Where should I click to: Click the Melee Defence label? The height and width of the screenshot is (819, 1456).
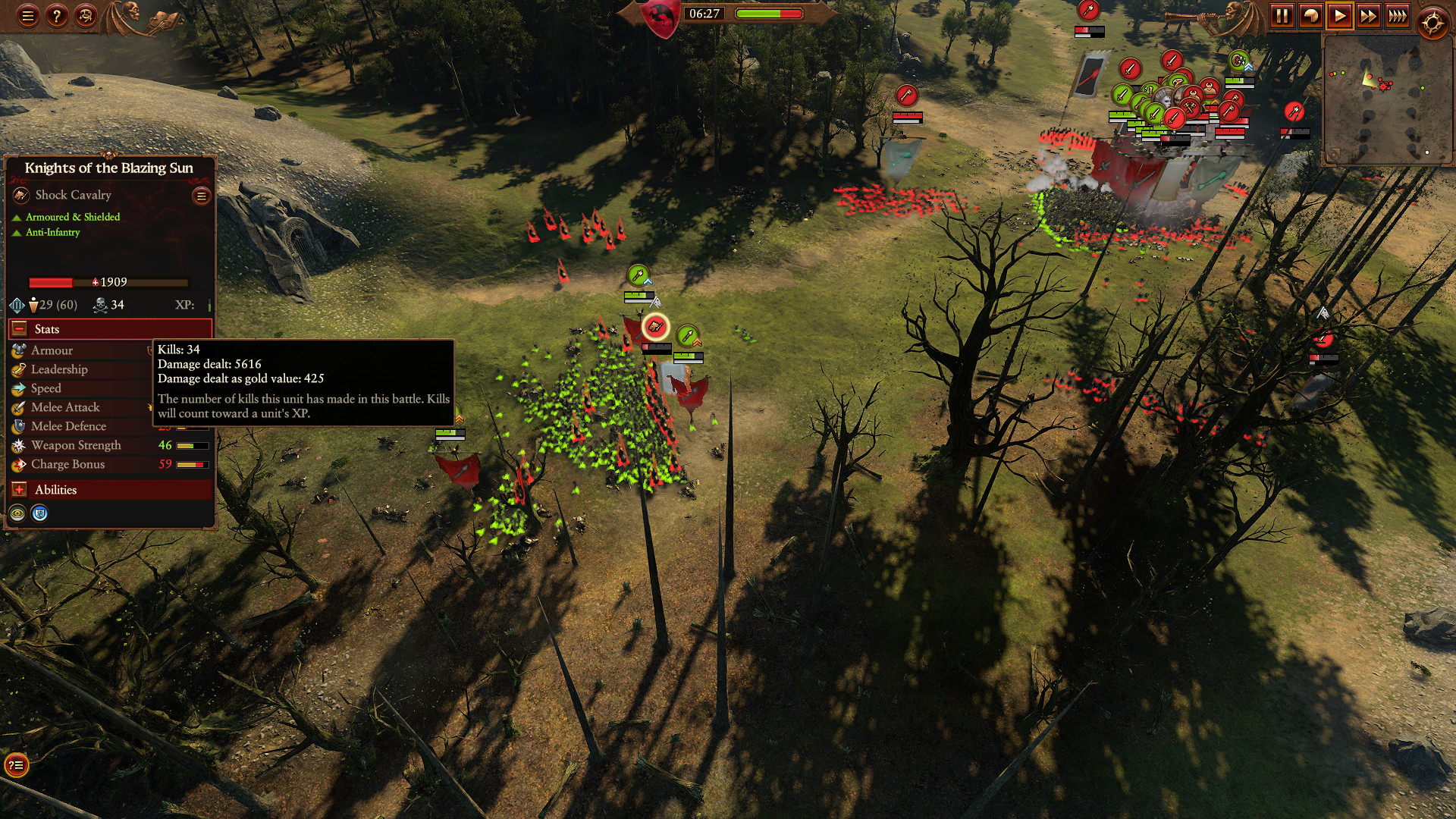pos(67,426)
